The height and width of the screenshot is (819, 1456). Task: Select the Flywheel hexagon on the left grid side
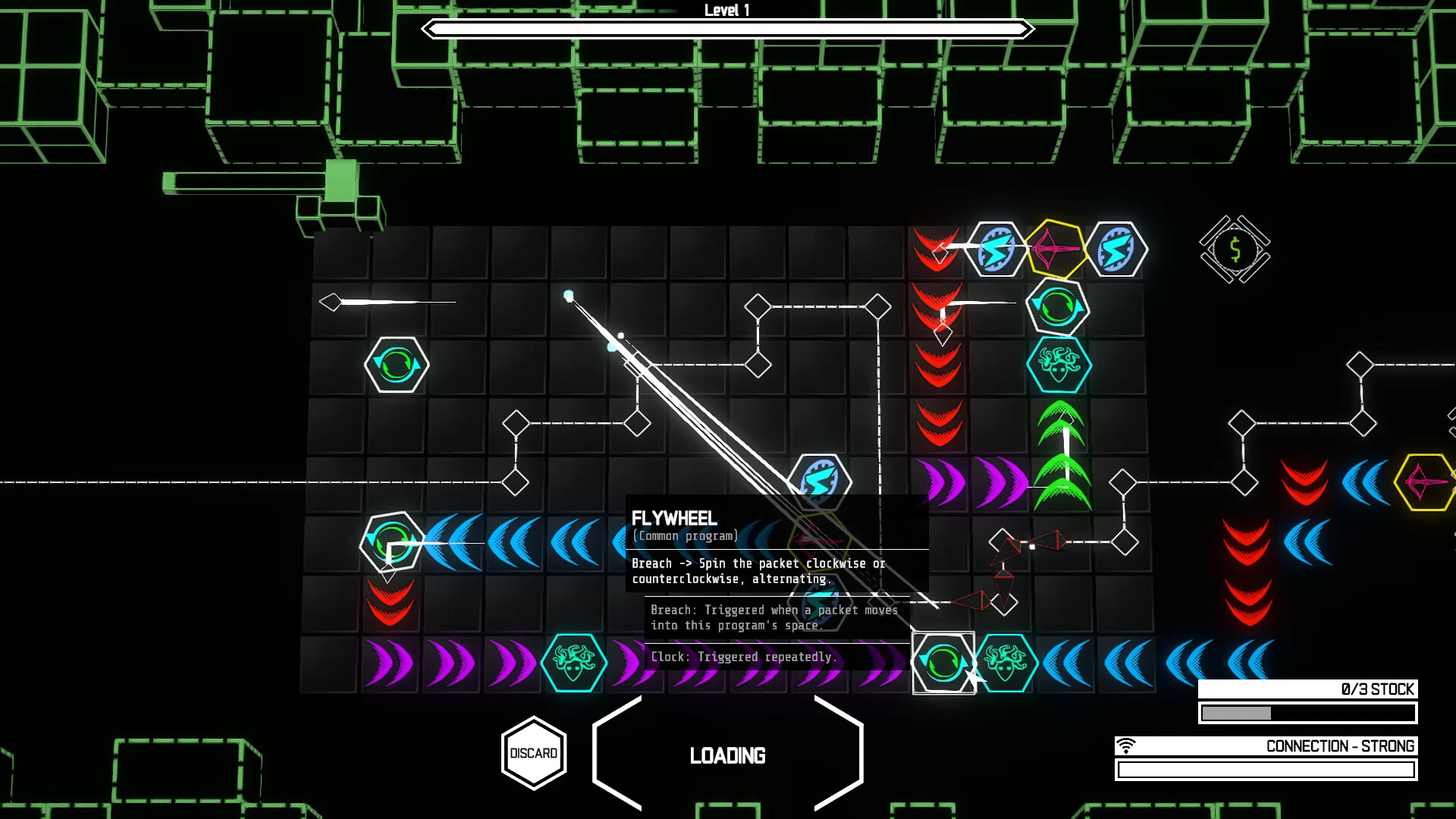click(x=396, y=364)
